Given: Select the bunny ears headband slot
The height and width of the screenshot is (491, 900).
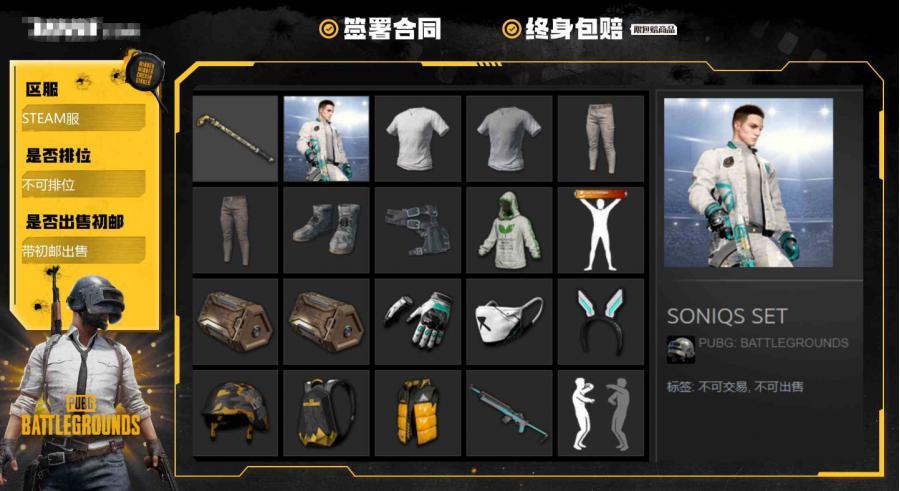Looking at the screenshot, I should tap(600, 321).
